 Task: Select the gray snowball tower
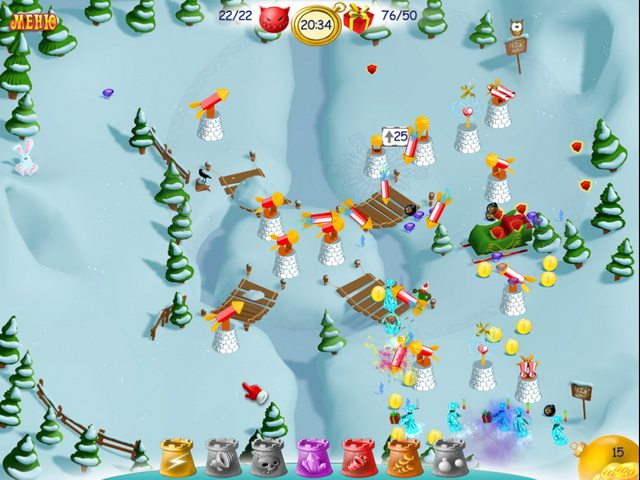(x=449, y=458)
